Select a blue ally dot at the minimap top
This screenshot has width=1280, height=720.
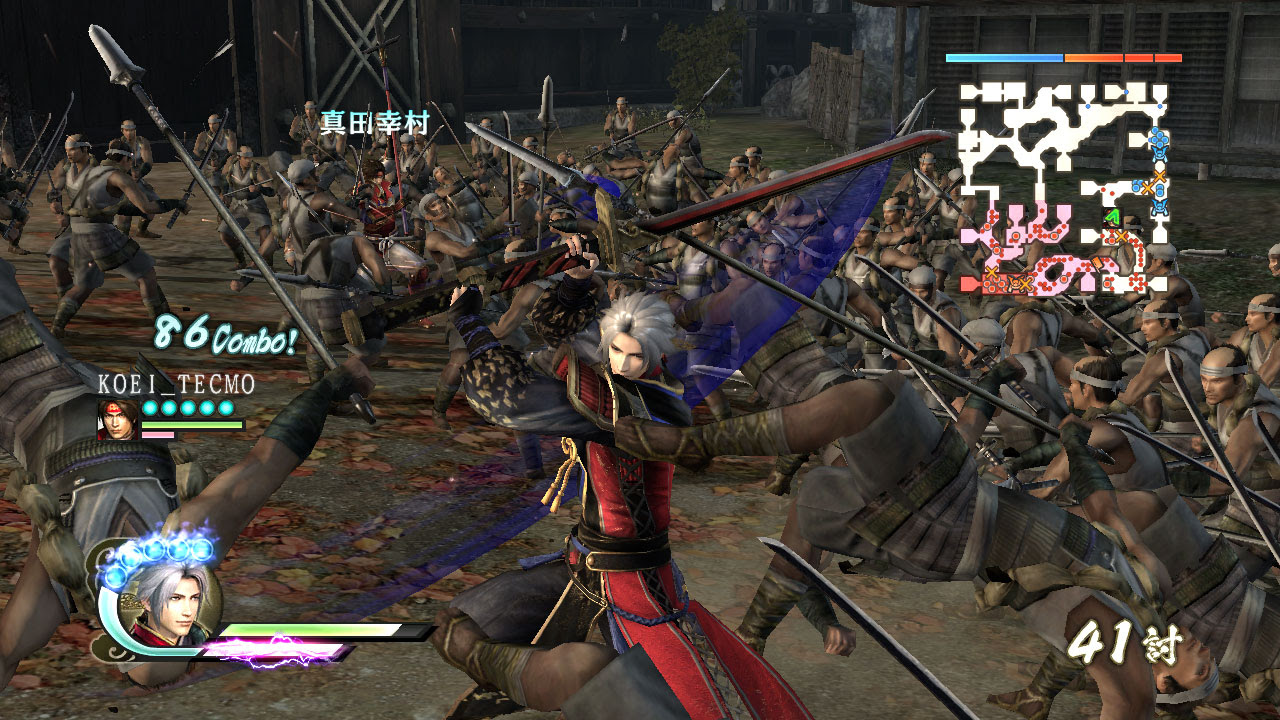1126,92
